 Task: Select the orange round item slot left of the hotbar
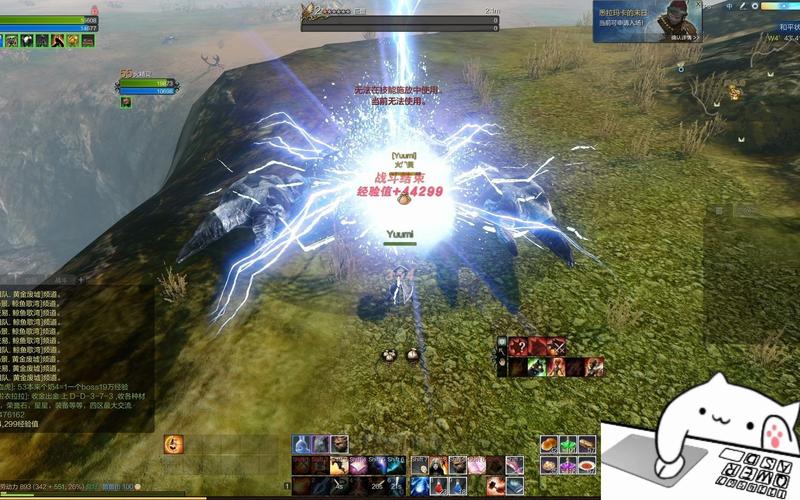(173, 444)
